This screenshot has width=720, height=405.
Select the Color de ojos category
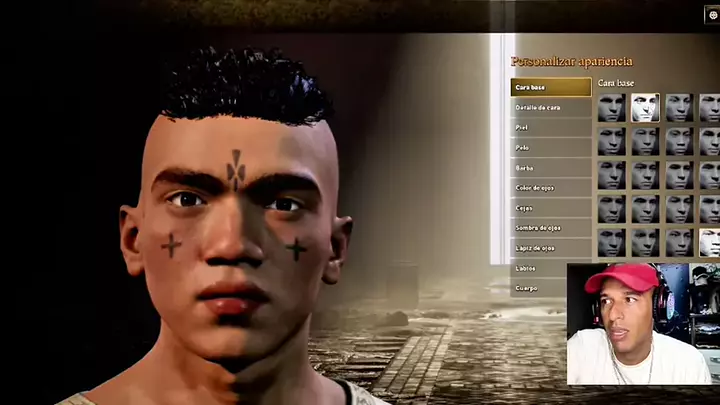pos(550,187)
